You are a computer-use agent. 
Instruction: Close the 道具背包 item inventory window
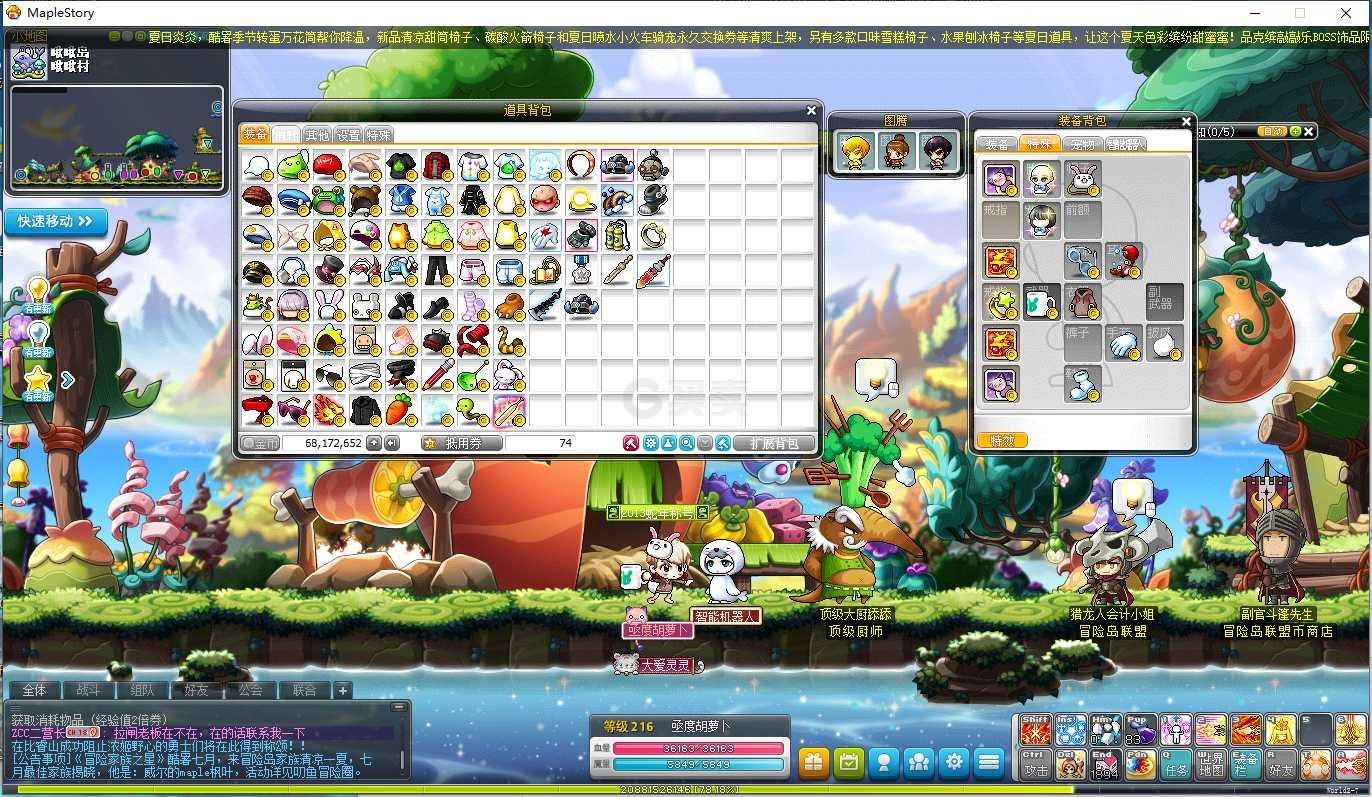tap(811, 111)
